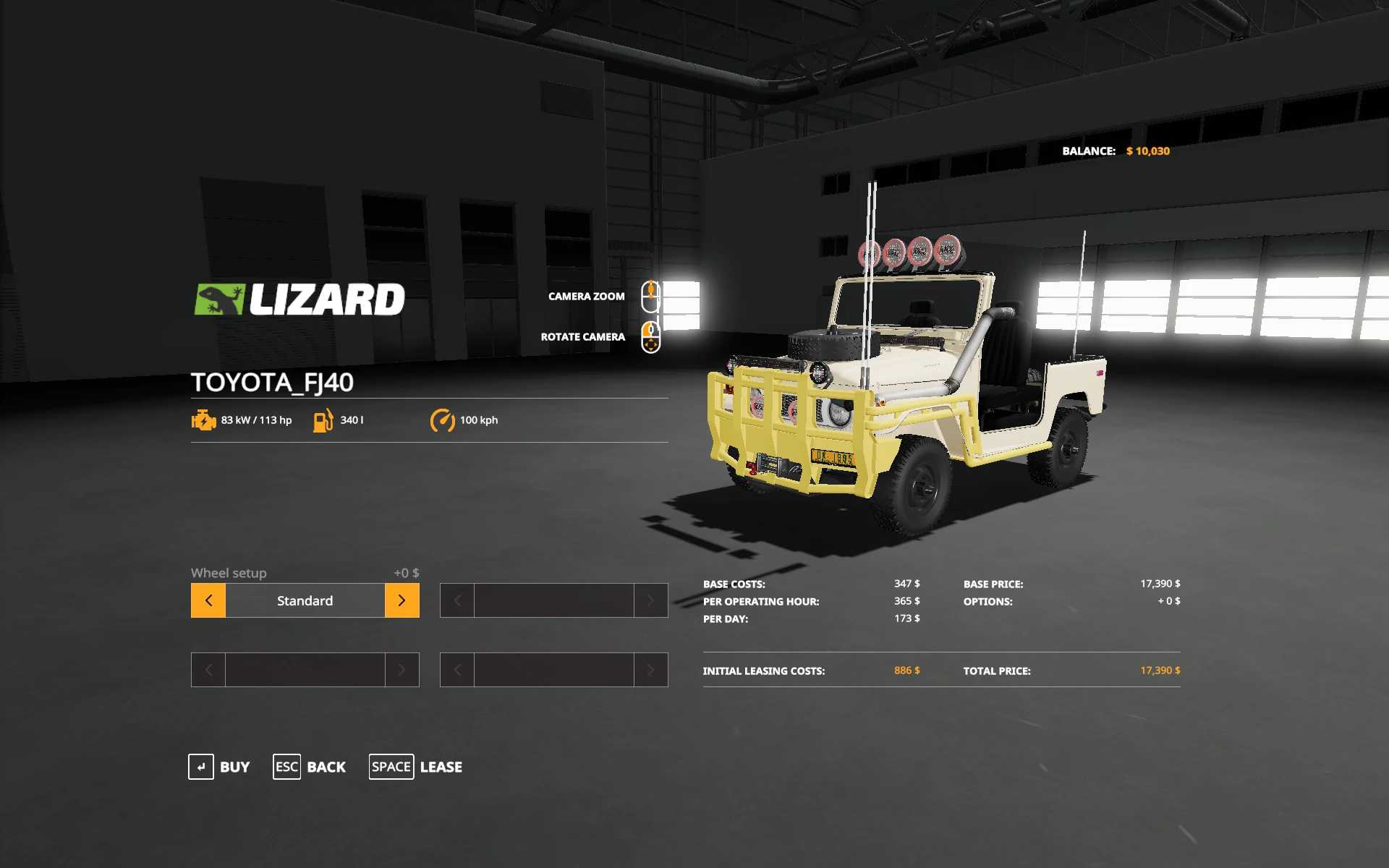Switch to next wheel setup option
The width and height of the screenshot is (1389, 868).
[x=402, y=600]
